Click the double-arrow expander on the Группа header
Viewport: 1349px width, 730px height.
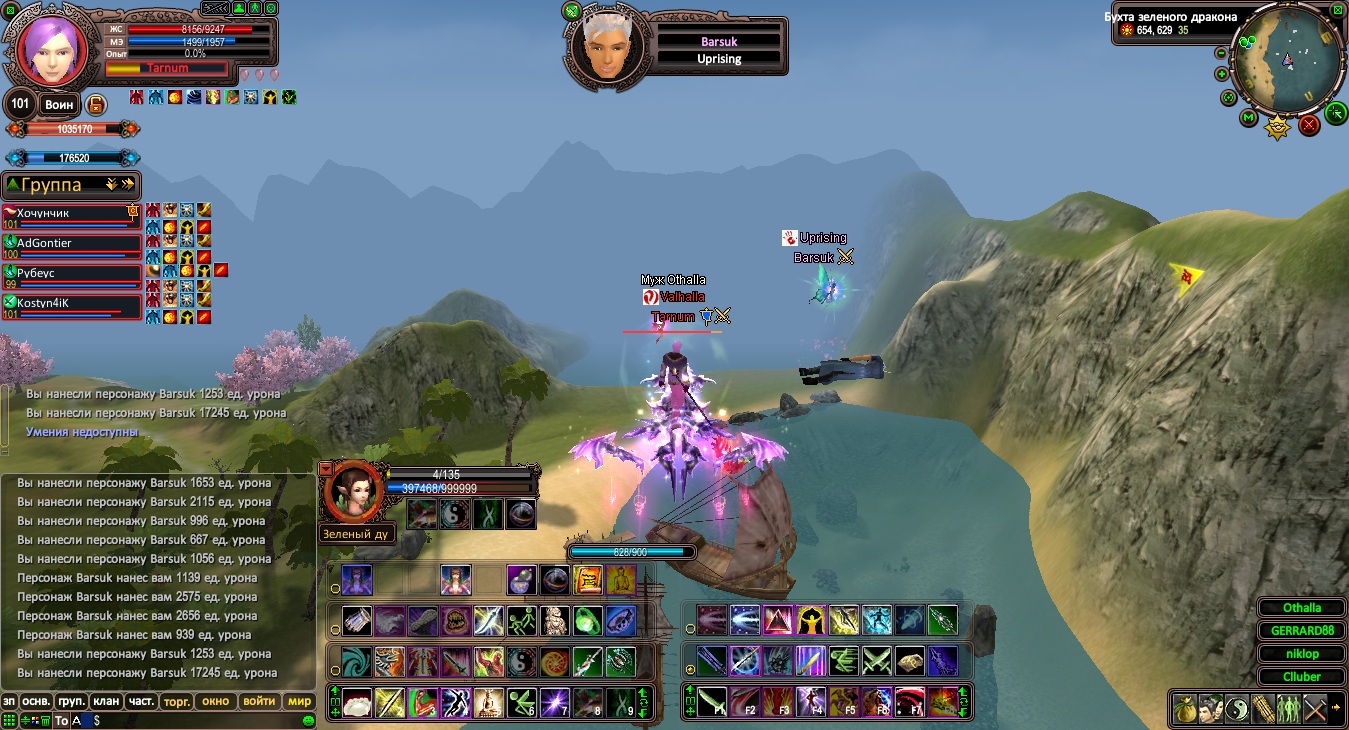coord(128,184)
